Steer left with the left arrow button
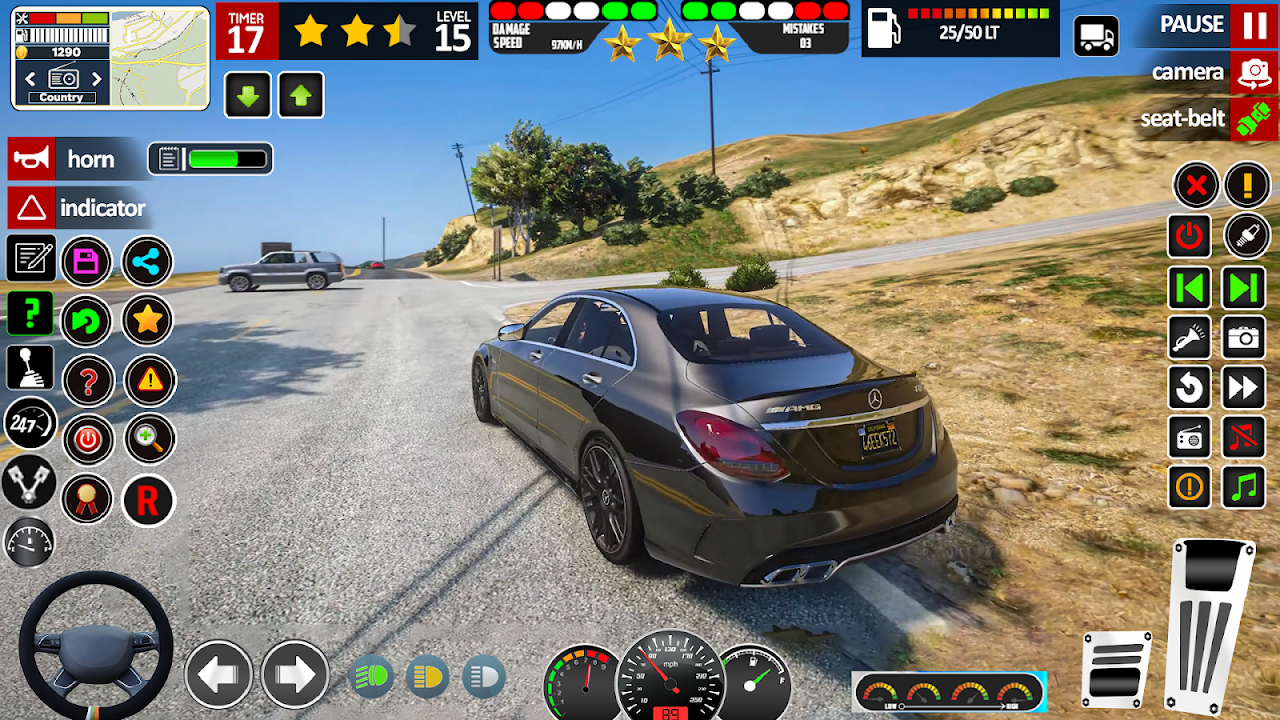Viewport: 1280px width, 720px height. [218, 675]
